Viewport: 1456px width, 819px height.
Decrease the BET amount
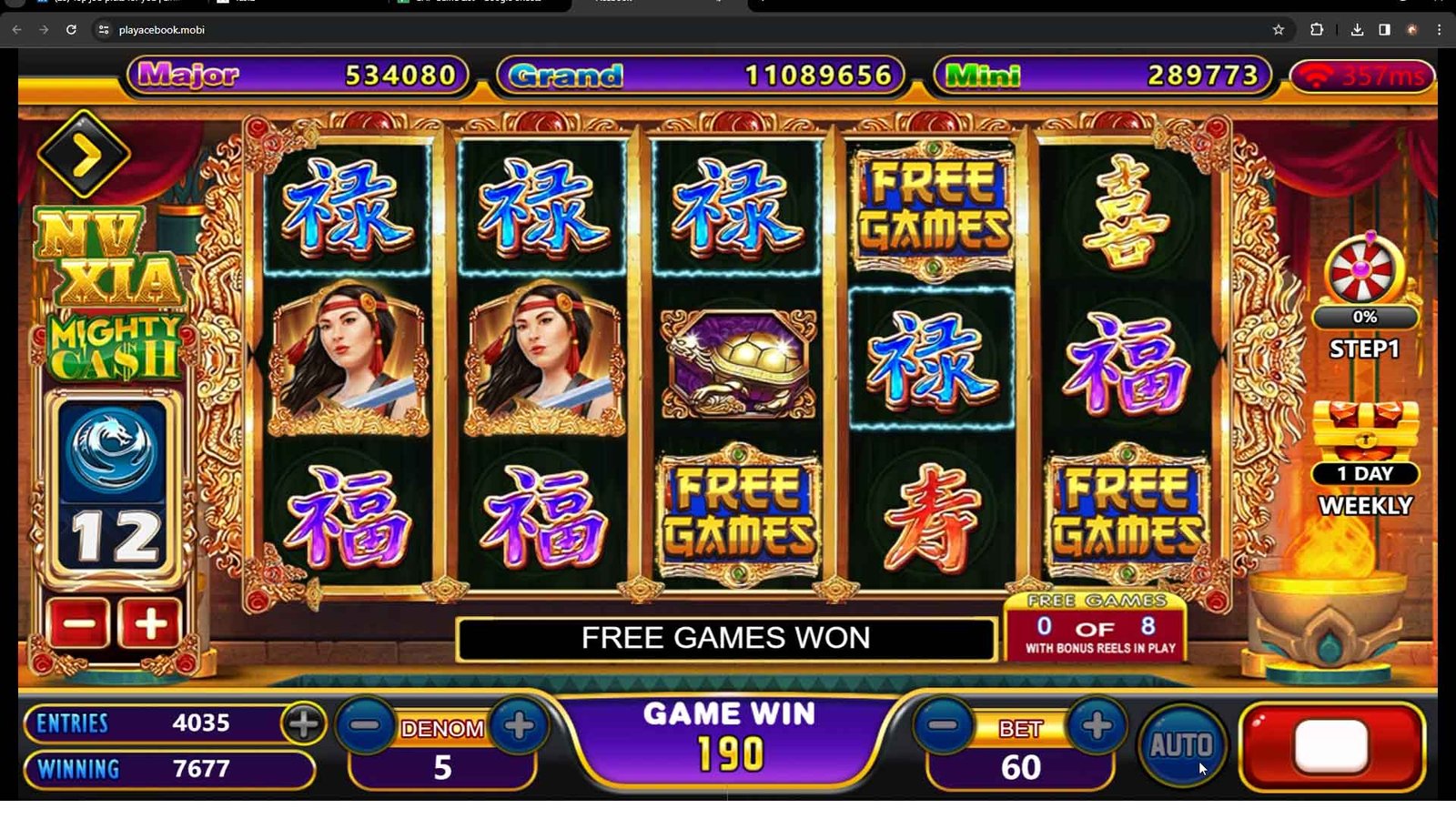click(944, 725)
